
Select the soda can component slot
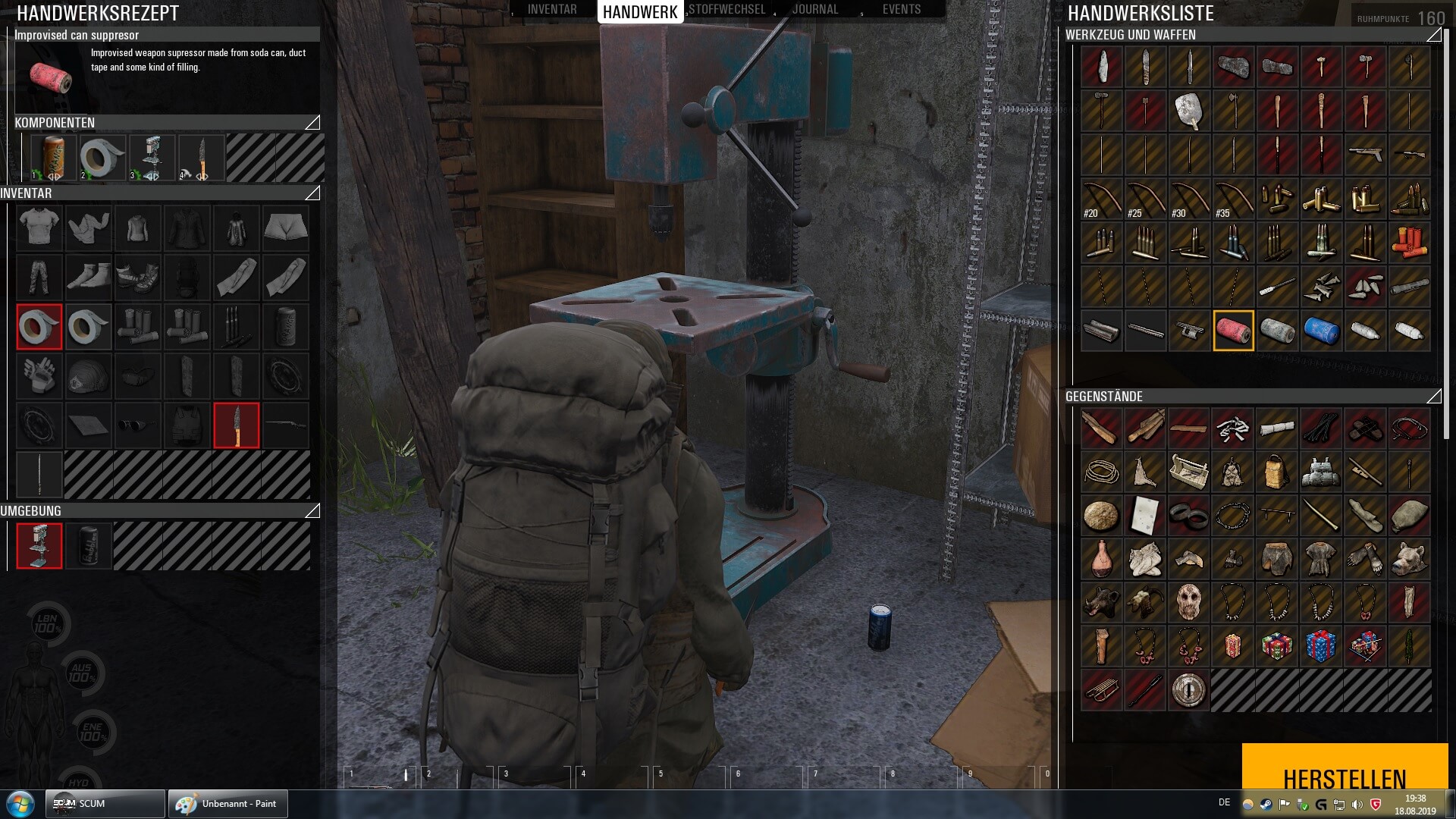[52, 158]
